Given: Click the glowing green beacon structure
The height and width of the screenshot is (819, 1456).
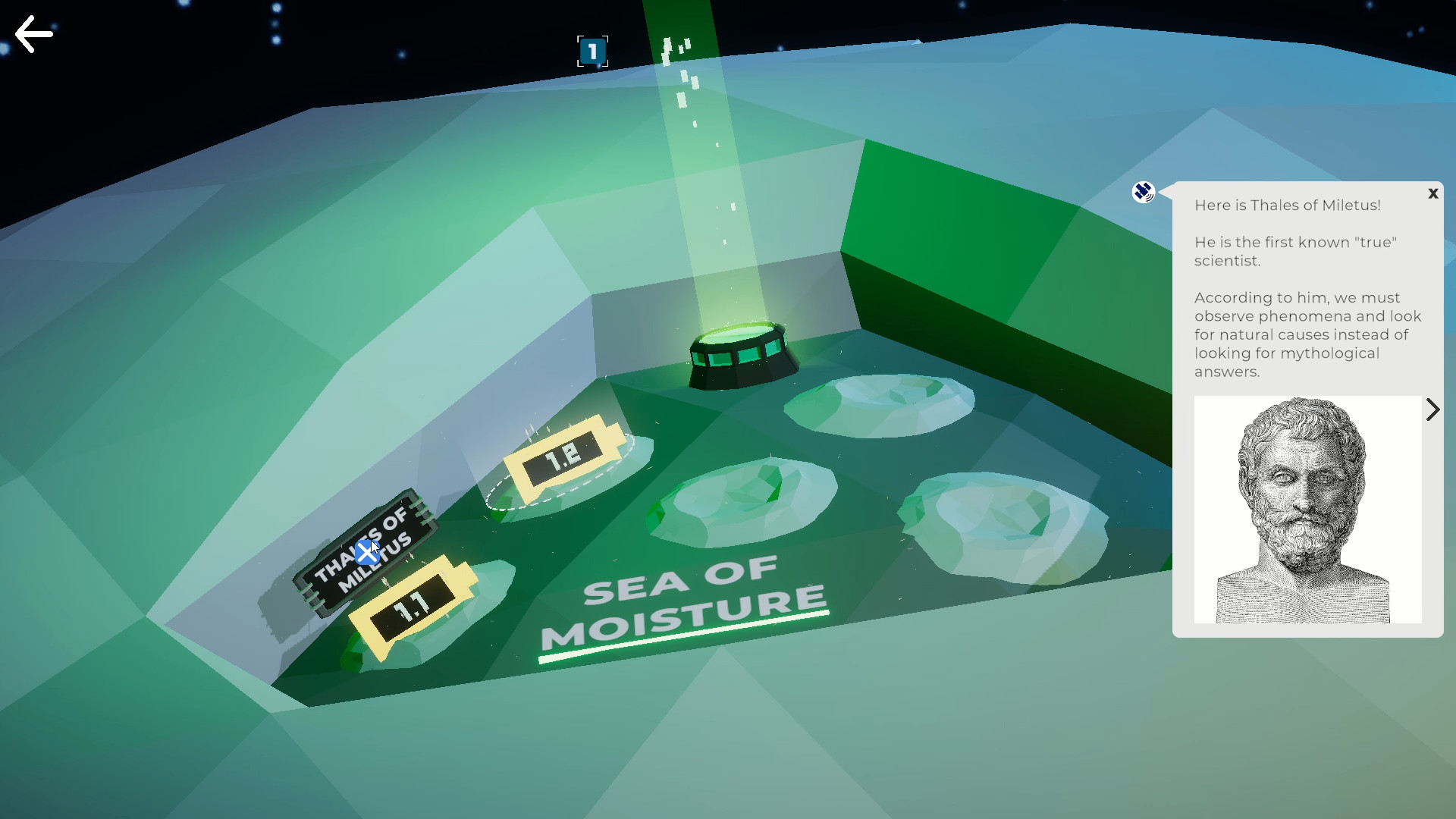Looking at the screenshot, I should pos(742,353).
